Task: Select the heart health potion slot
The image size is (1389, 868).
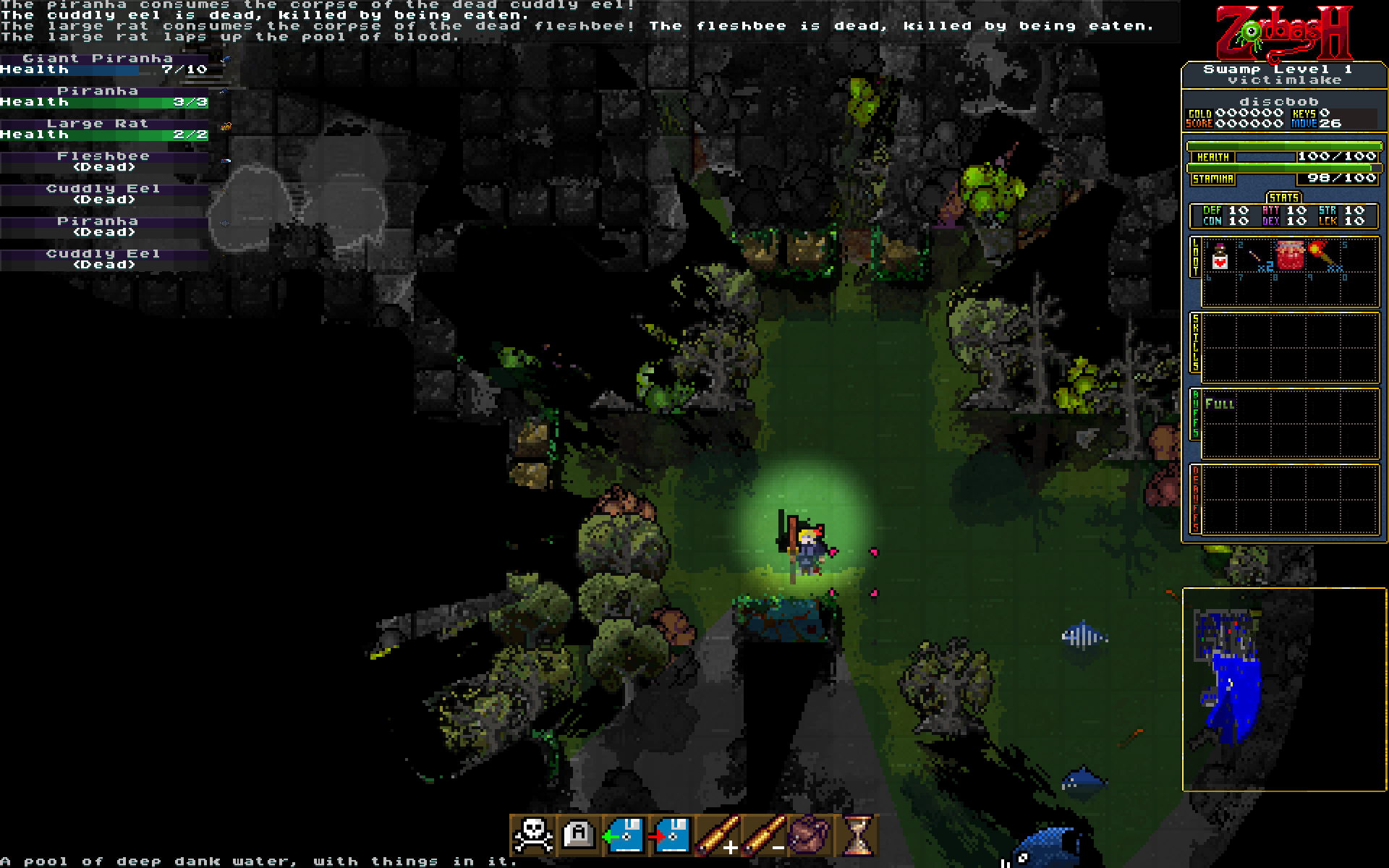Action: 1220,257
